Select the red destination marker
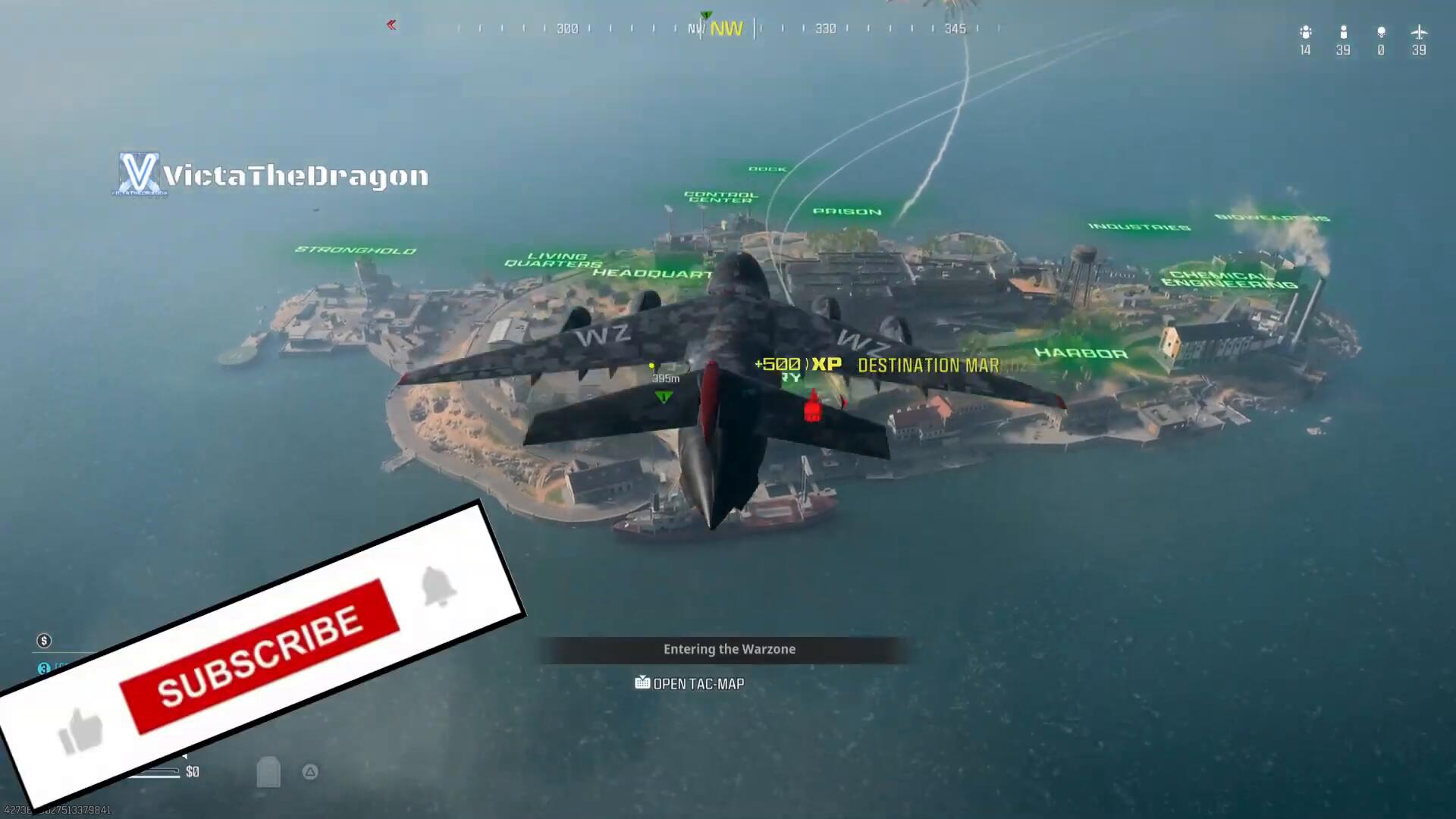This screenshot has height=819, width=1456. coord(812,407)
